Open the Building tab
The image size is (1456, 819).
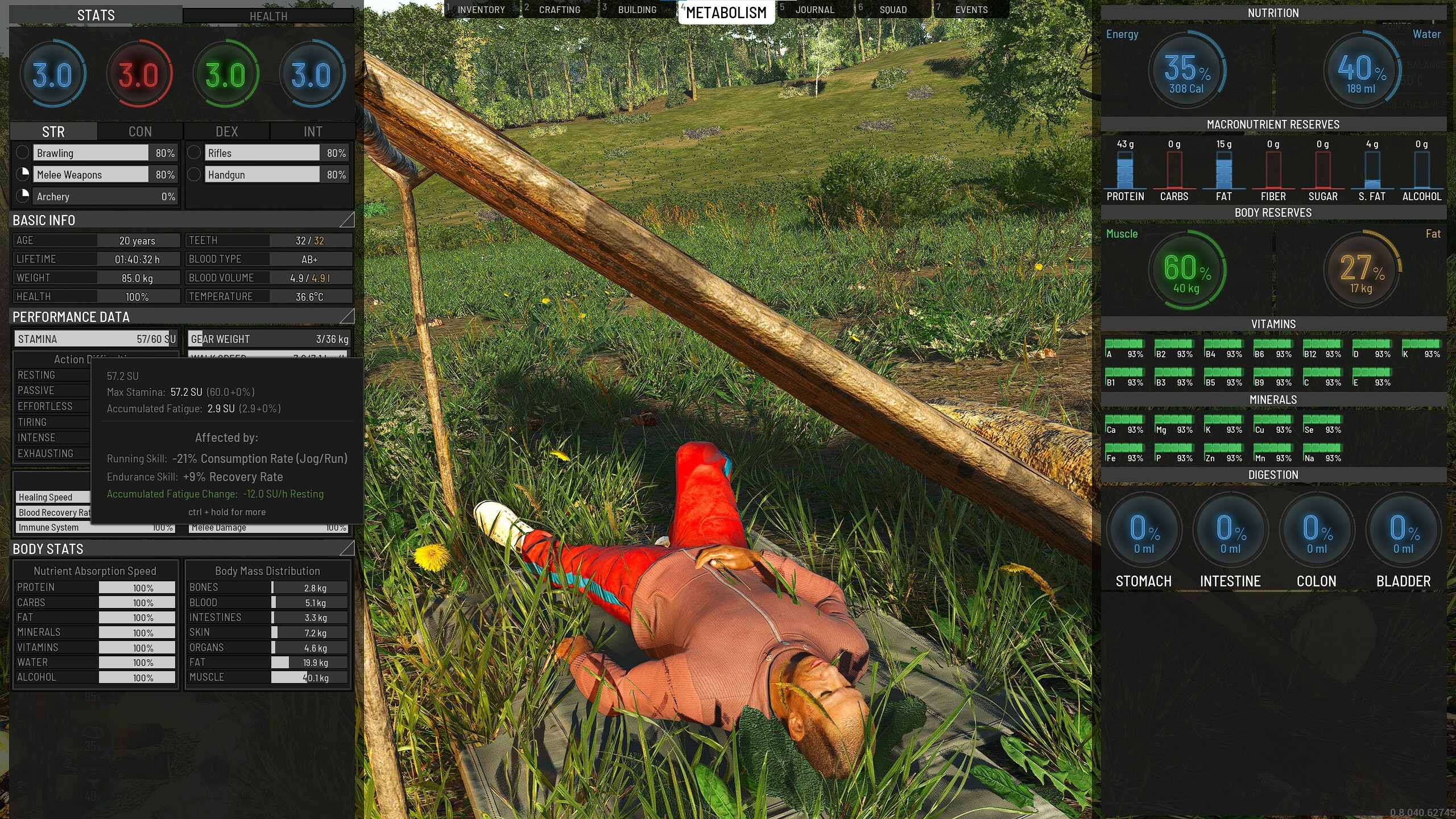coord(637,10)
